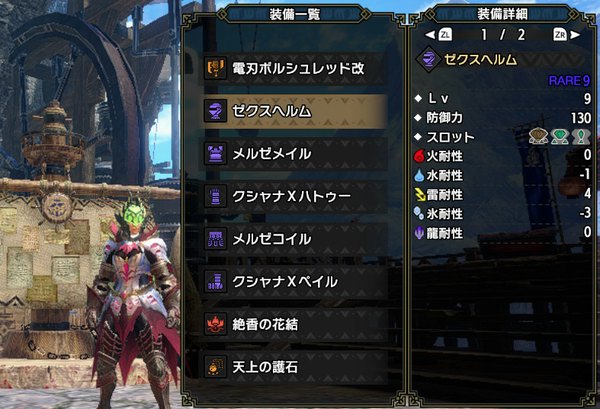Select メルゼコイル waist armor
Screen dimensions: 600x409
coord(294,239)
